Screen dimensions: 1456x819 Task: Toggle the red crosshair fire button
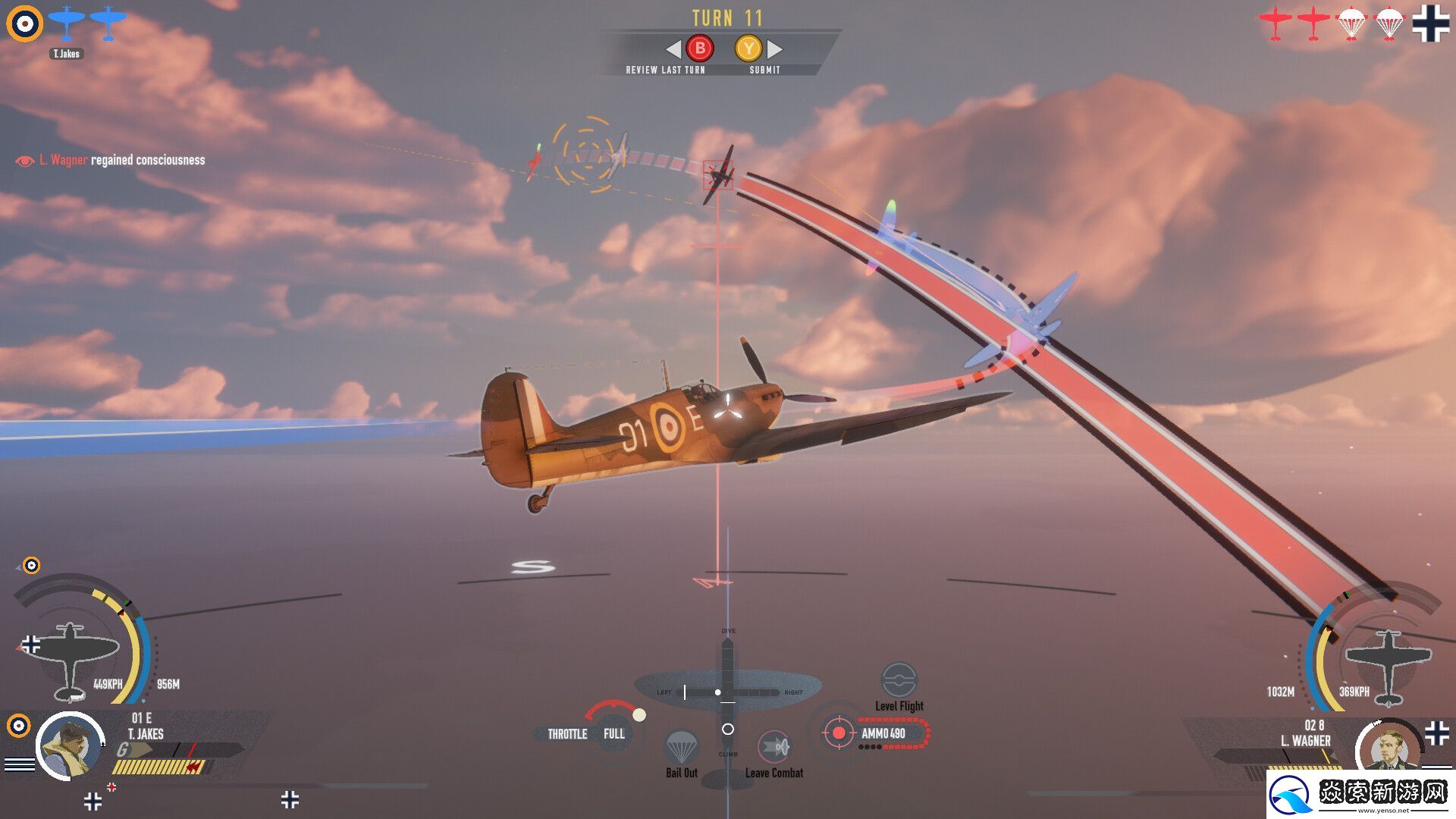coord(838,733)
